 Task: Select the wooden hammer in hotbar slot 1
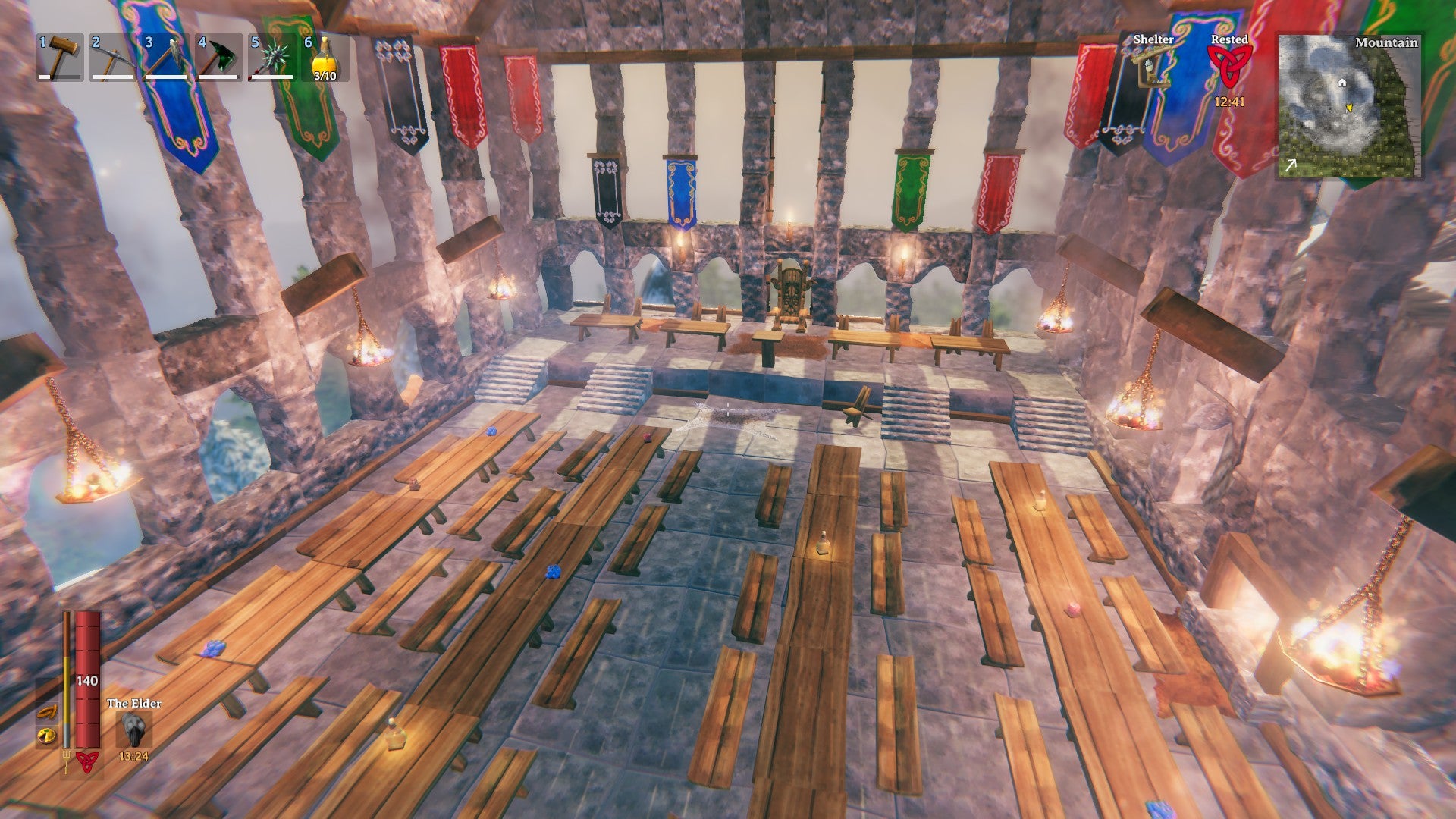[x=61, y=57]
